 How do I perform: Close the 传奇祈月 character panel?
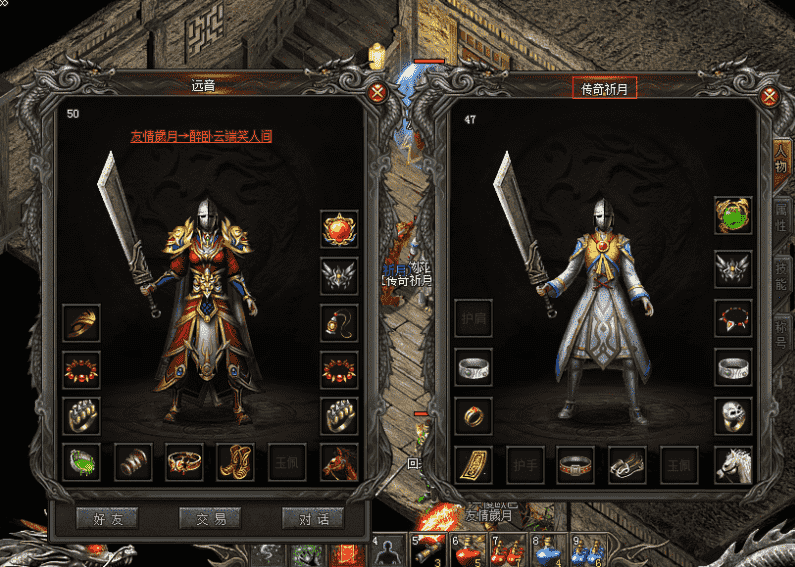tap(769, 96)
